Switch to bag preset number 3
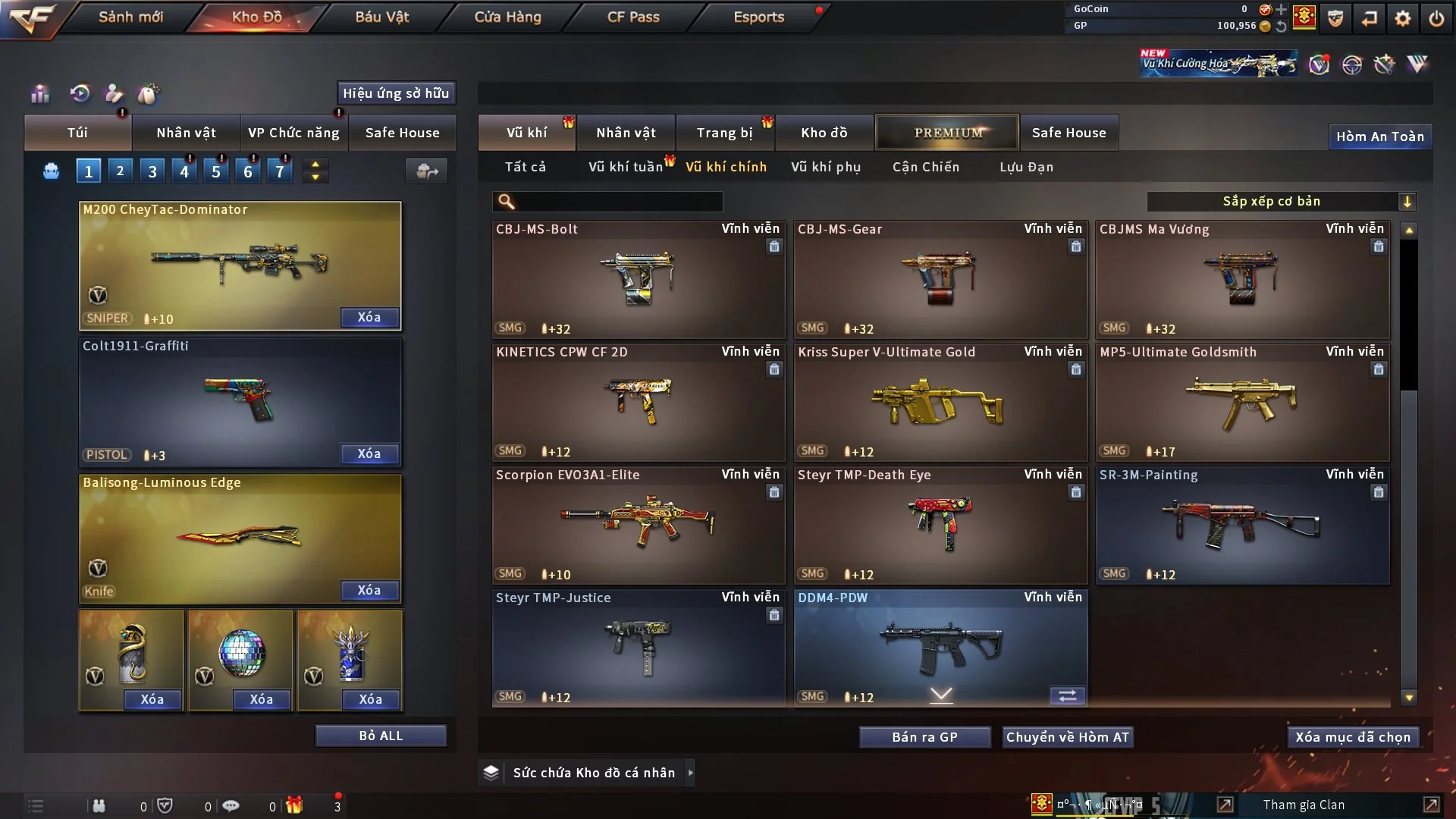Screen dimensions: 1456x819 click(152, 171)
